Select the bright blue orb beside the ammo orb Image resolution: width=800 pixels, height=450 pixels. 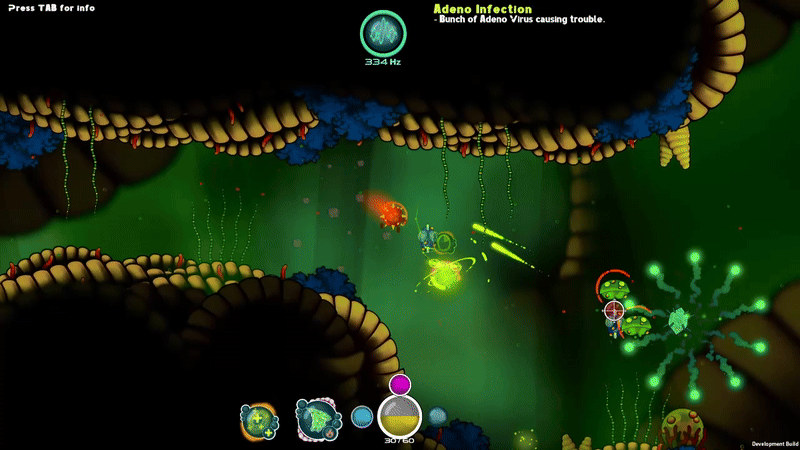[x=362, y=417]
